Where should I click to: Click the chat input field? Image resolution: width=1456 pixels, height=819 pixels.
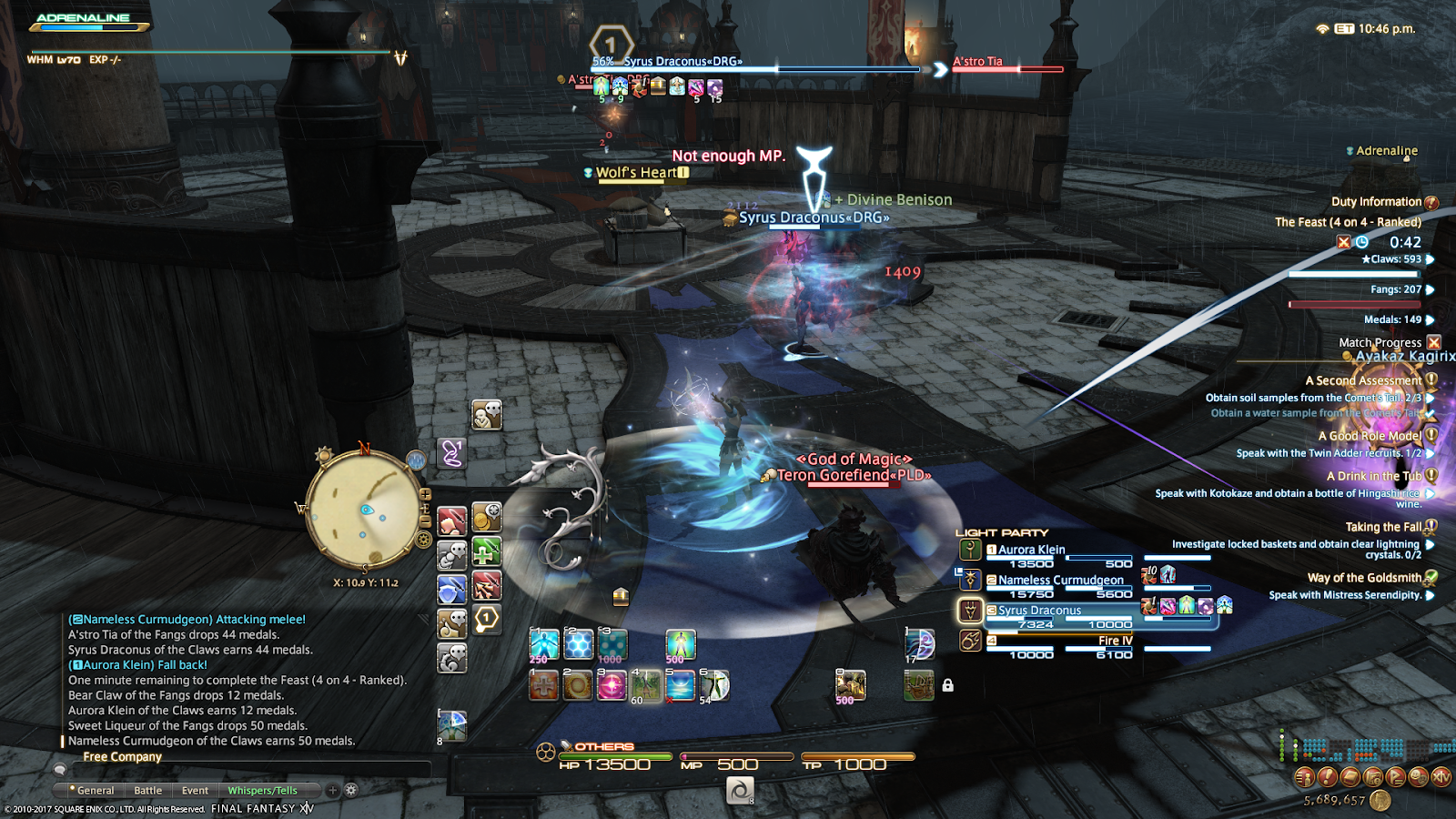(x=237, y=771)
